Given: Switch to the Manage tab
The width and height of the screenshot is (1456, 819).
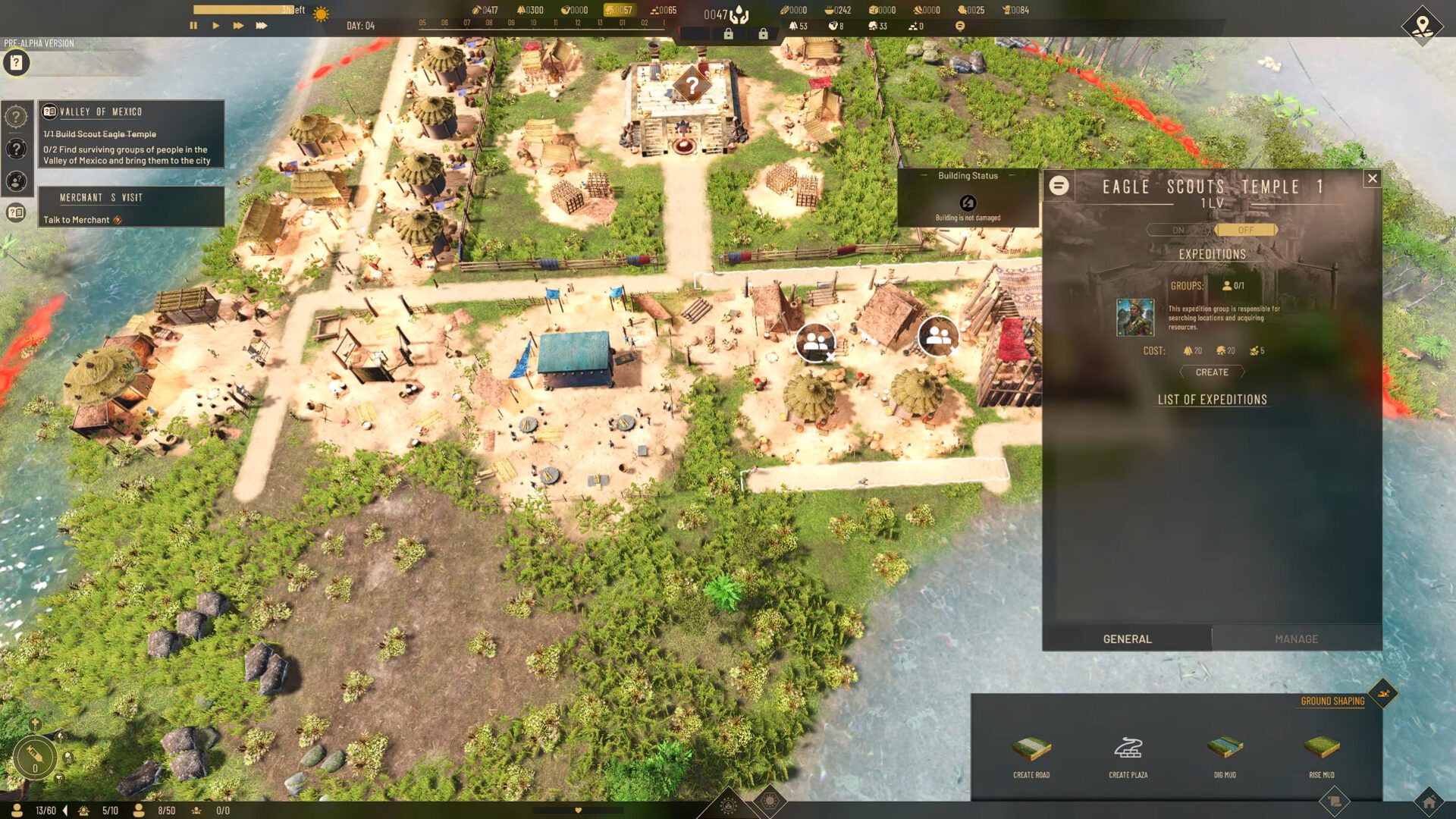Looking at the screenshot, I should [1296, 639].
